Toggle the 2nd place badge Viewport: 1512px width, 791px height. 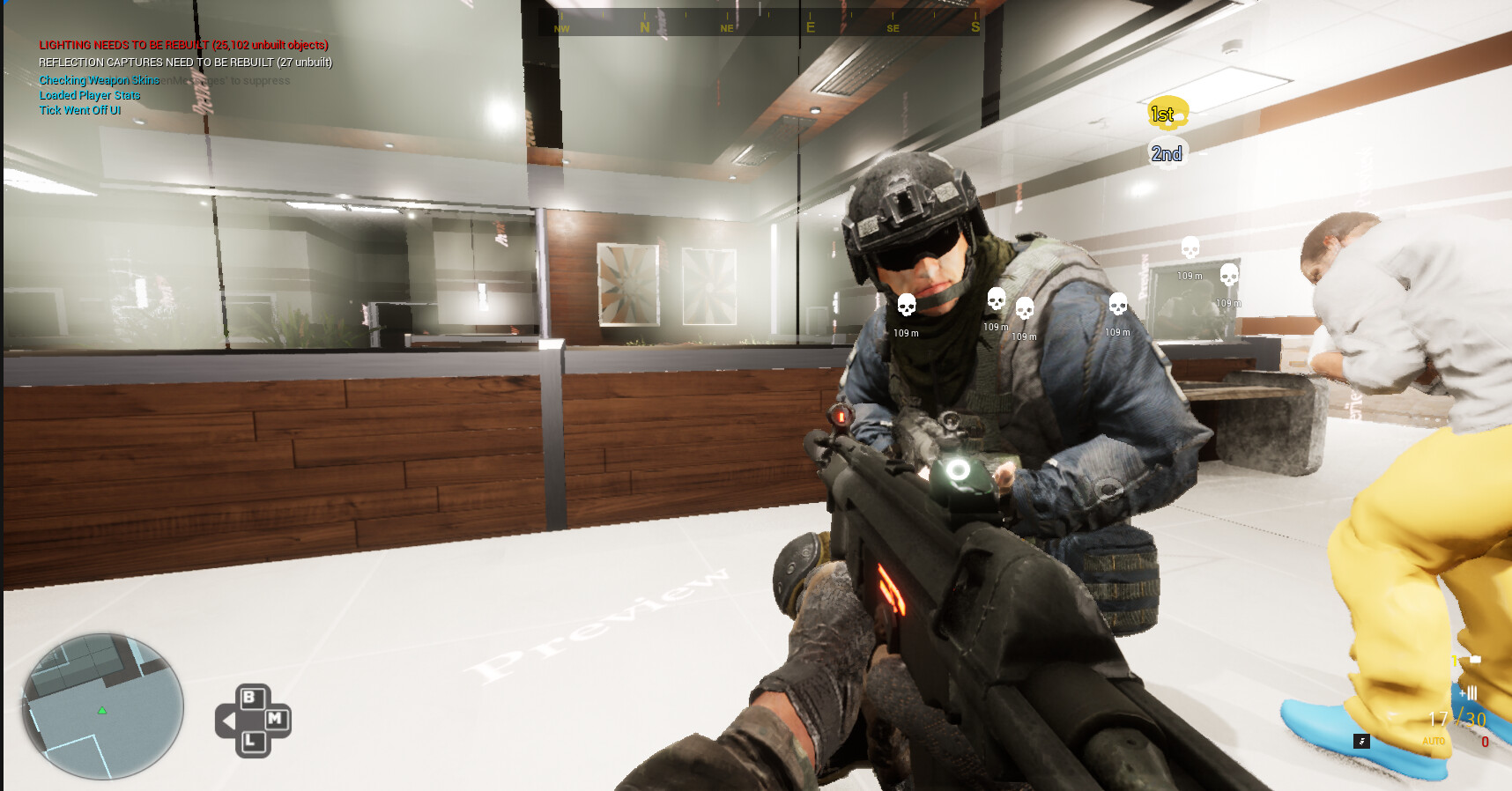[1165, 153]
